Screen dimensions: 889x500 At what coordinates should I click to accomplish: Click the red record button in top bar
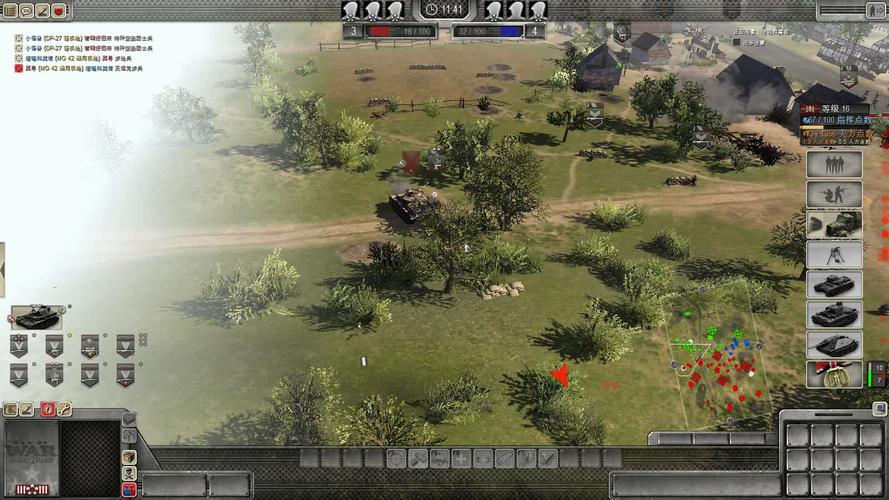tap(58, 10)
